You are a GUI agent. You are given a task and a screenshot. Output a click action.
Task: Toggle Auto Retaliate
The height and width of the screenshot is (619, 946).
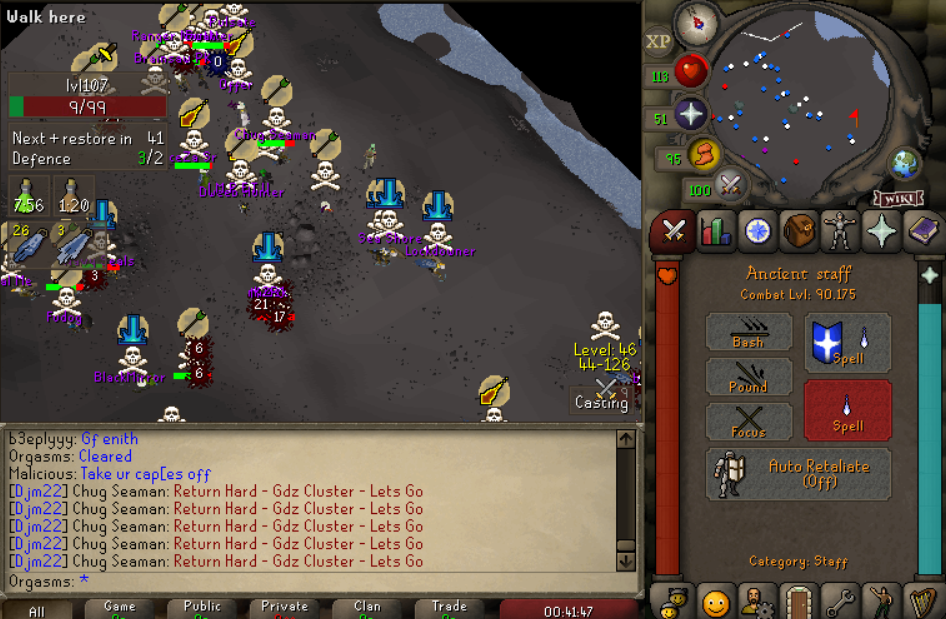[x=798, y=473]
